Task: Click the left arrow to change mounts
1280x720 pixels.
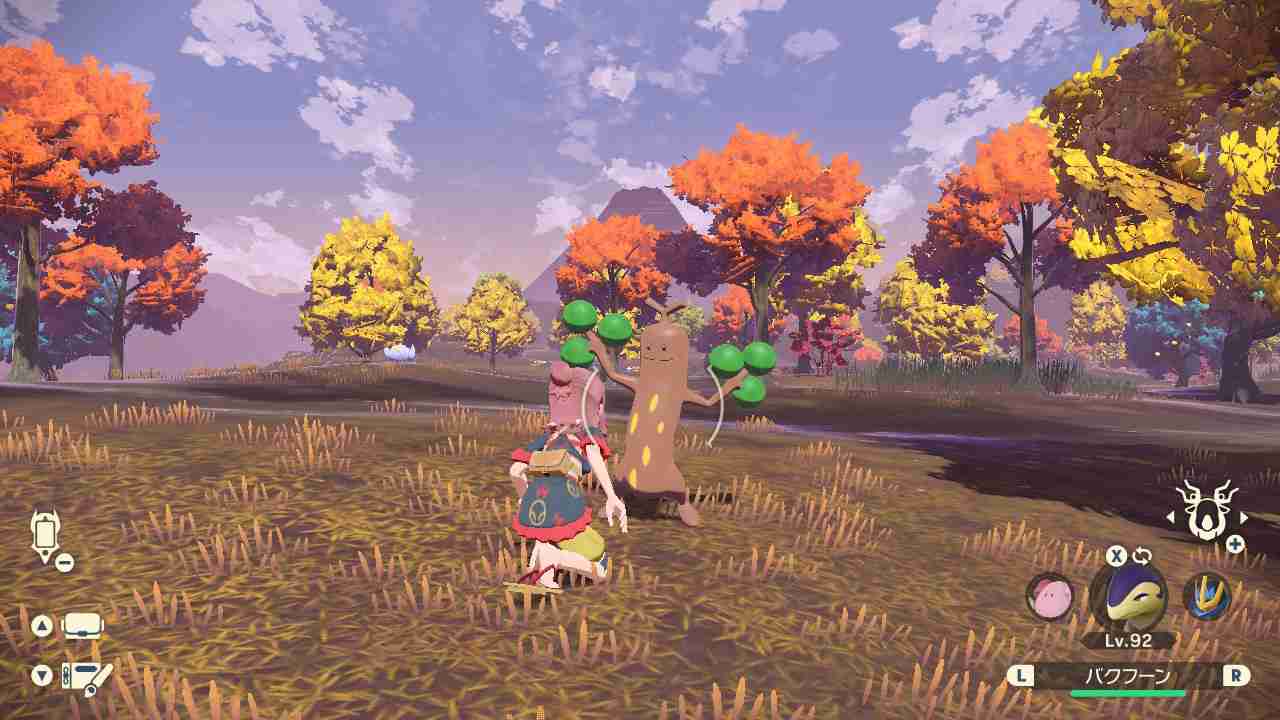Action: coord(1170,518)
